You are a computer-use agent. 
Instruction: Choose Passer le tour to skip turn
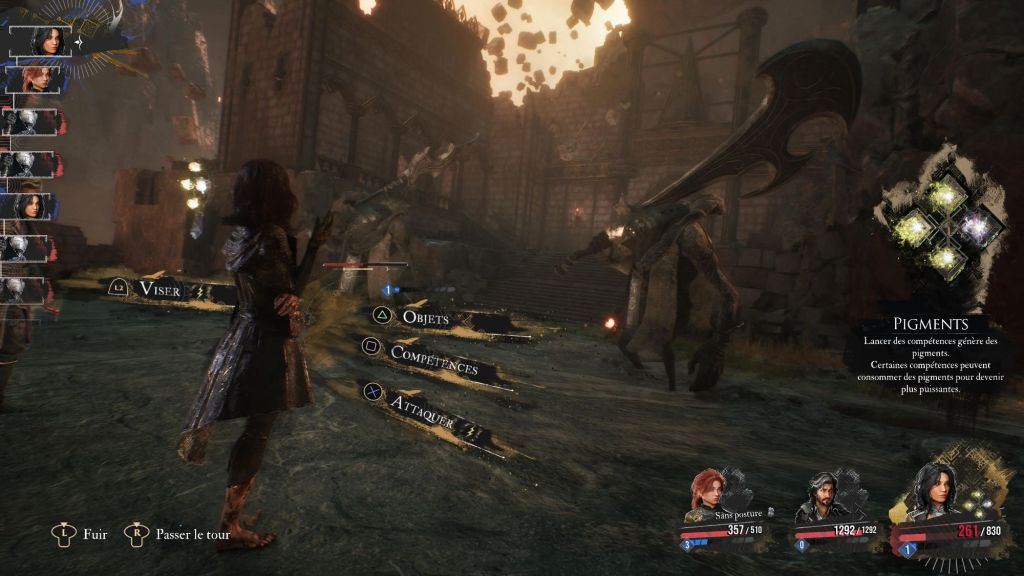click(192, 534)
